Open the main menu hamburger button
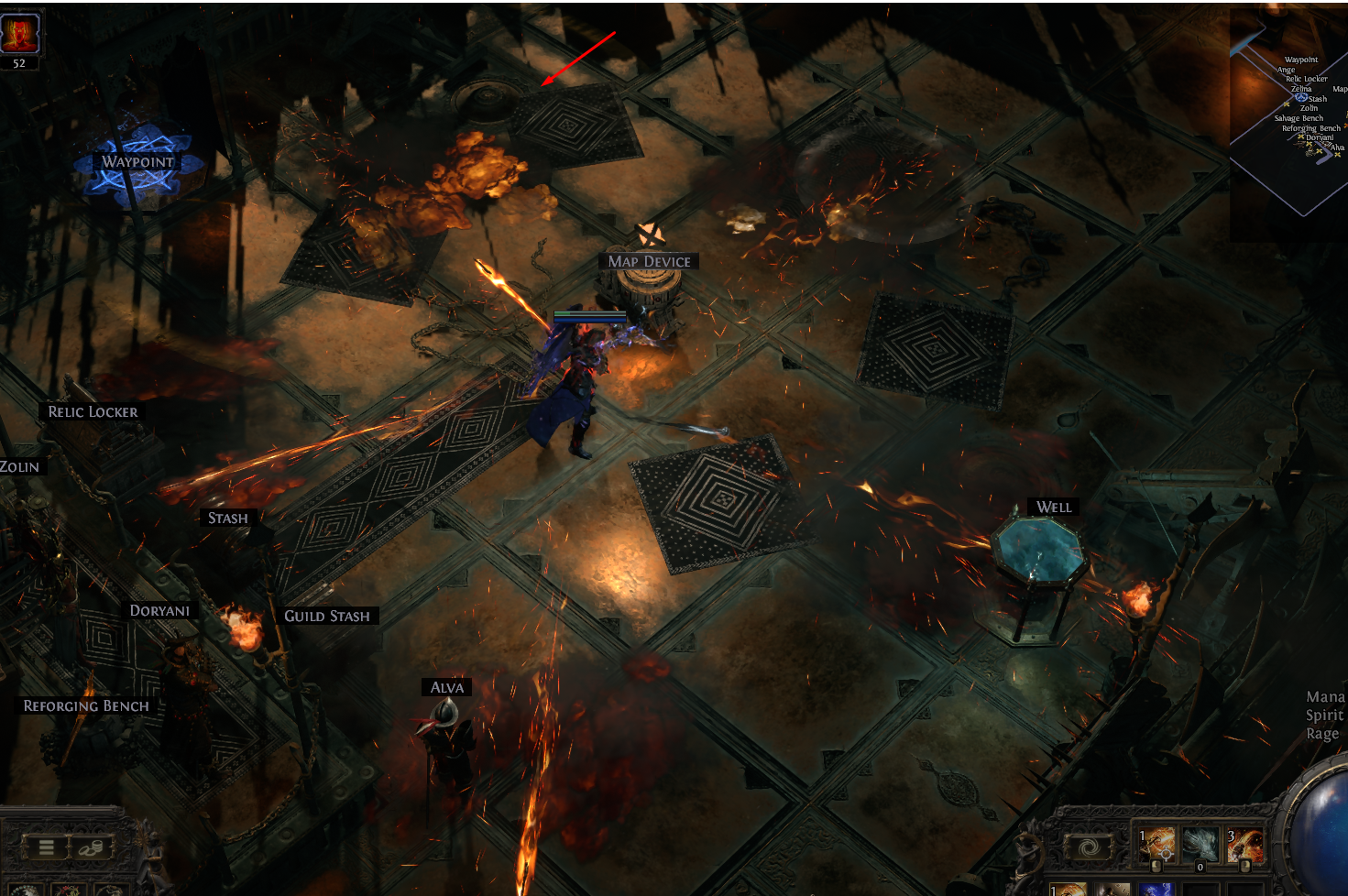This screenshot has height=896, width=1348. pyautogui.click(x=46, y=847)
